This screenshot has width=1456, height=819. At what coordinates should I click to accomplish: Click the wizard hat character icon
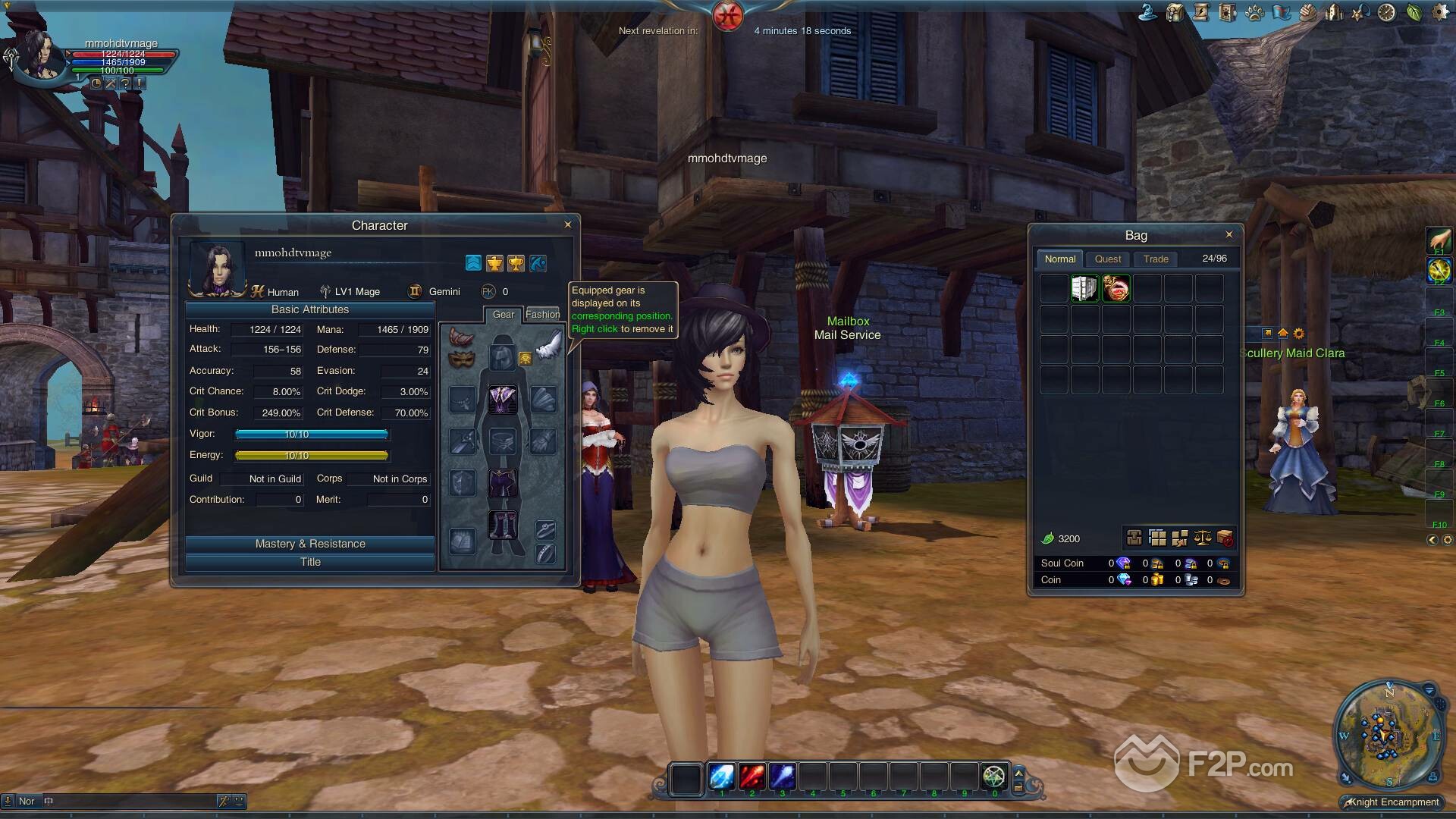pos(1147,13)
